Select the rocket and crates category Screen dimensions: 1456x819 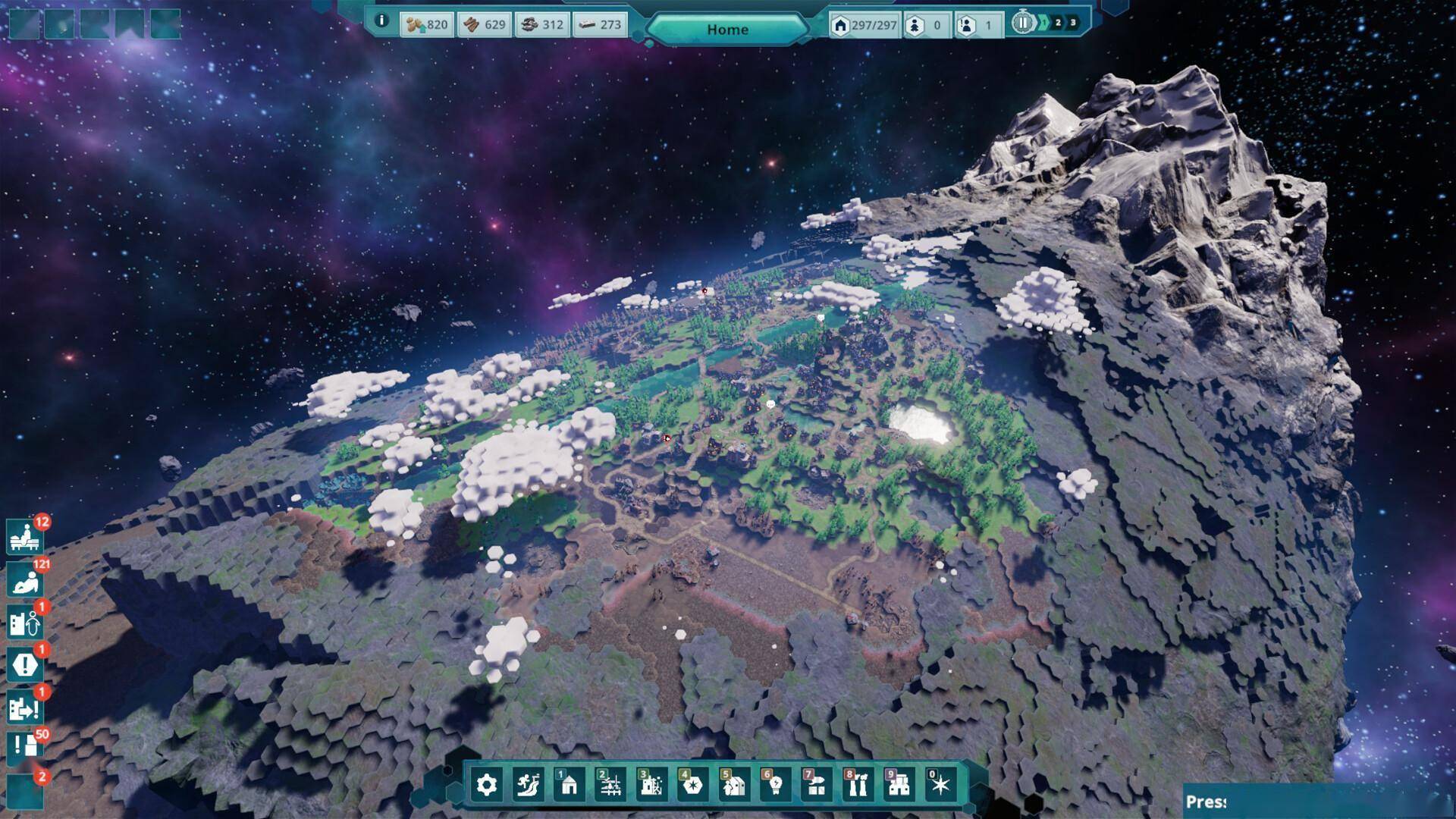[816, 785]
